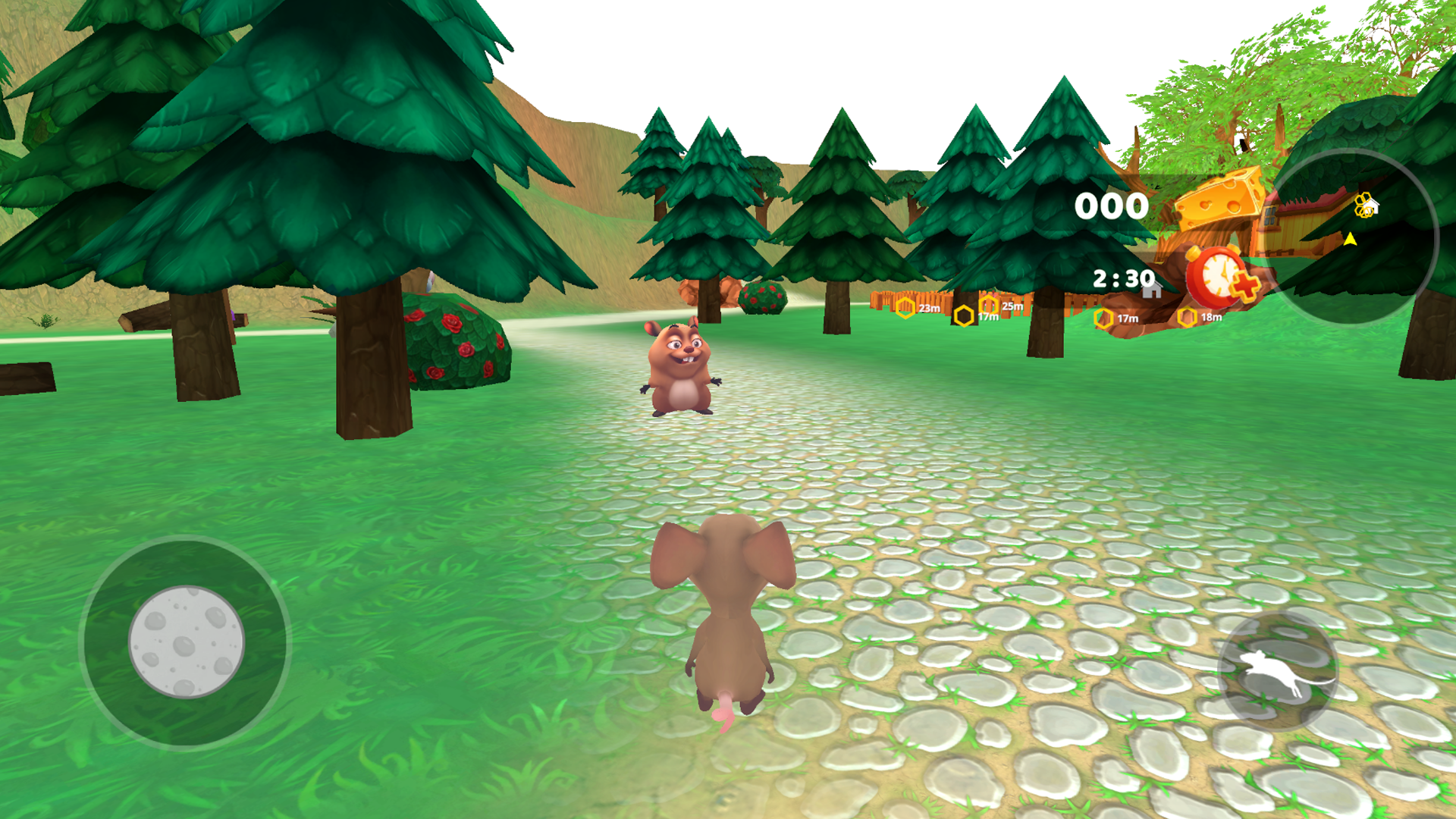
Task: Tap the rightmost 17m honeycomb marker near rocks
Action: tap(1103, 318)
